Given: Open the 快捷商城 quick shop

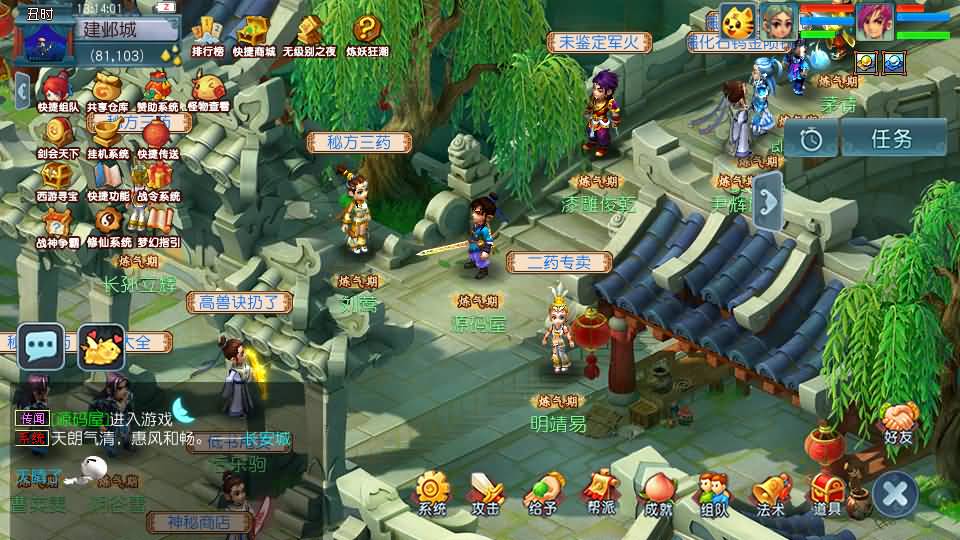Looking at the screenshot, I should coord(253,36).
